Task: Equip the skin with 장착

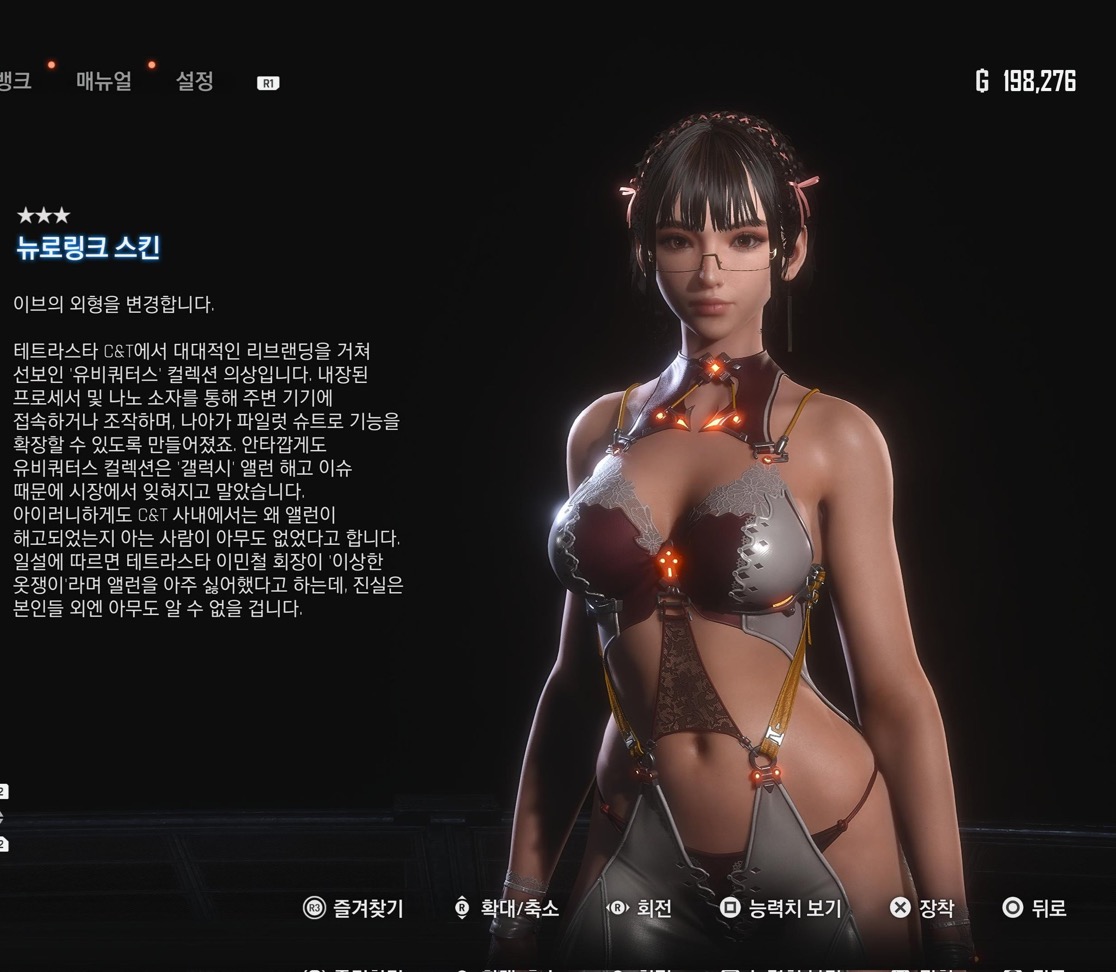Action: point(922,908)
